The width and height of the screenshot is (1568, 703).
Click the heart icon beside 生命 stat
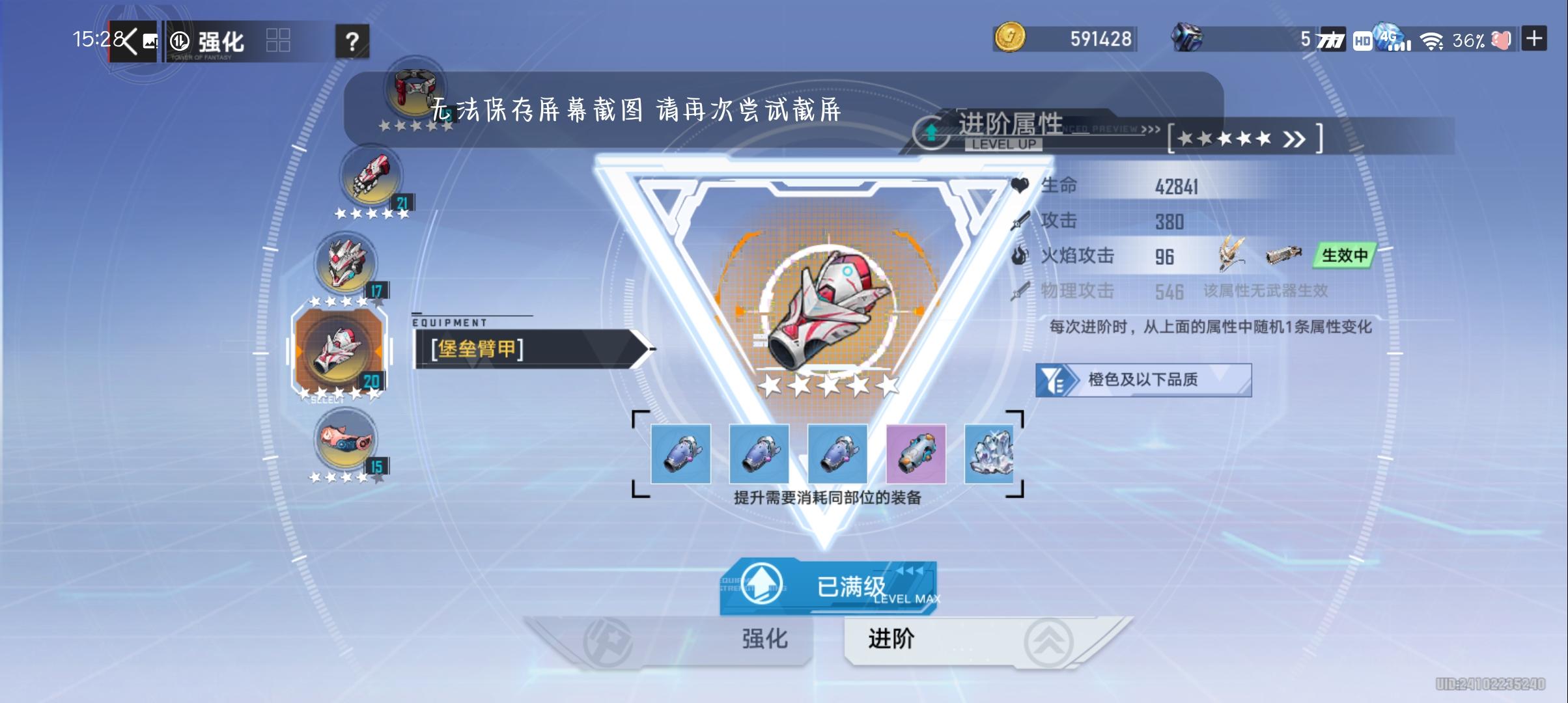1019,185
